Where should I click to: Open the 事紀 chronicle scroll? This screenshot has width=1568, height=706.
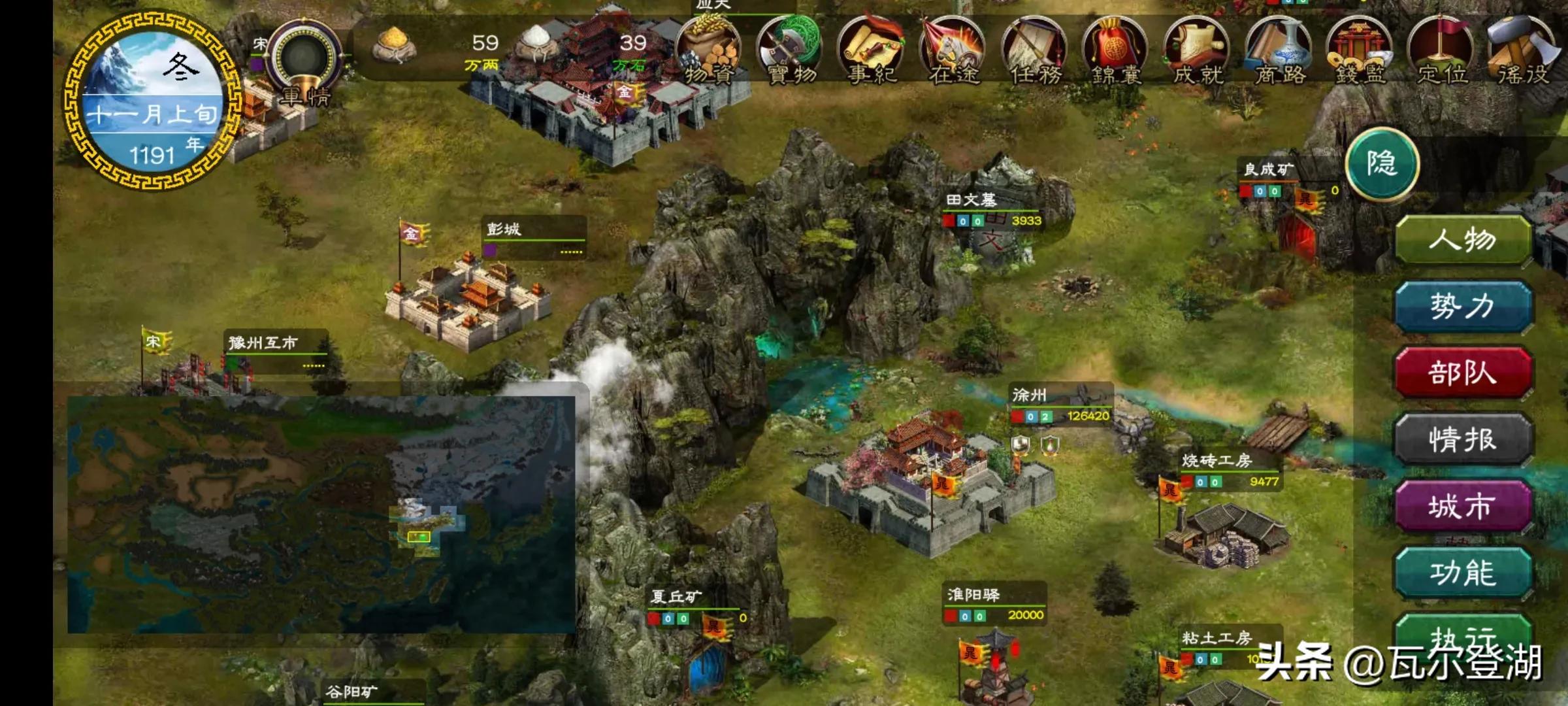click(872, 51)
